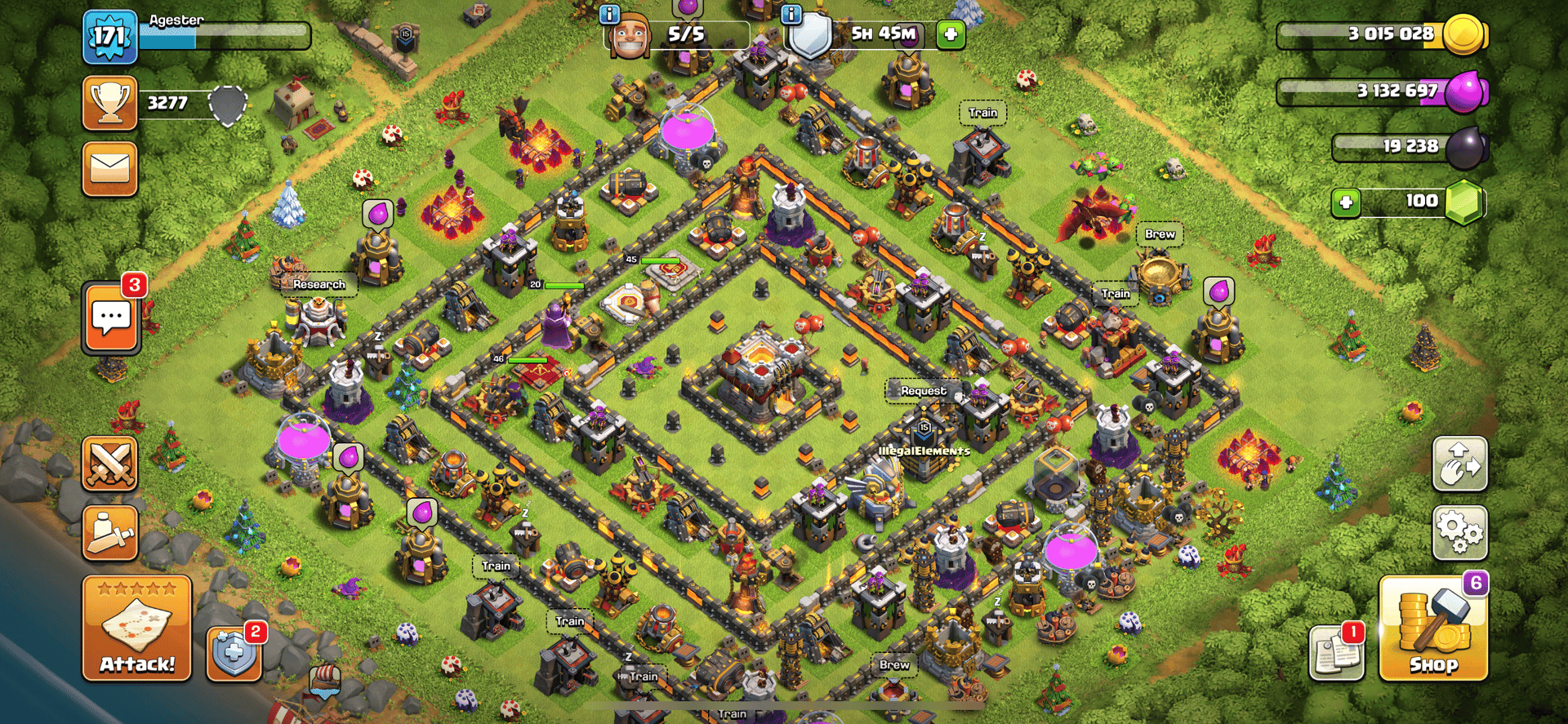The height and width of the screenshot is (724, 1568).
Task: Open the news notes icon with red badge
Action: 1336,652
